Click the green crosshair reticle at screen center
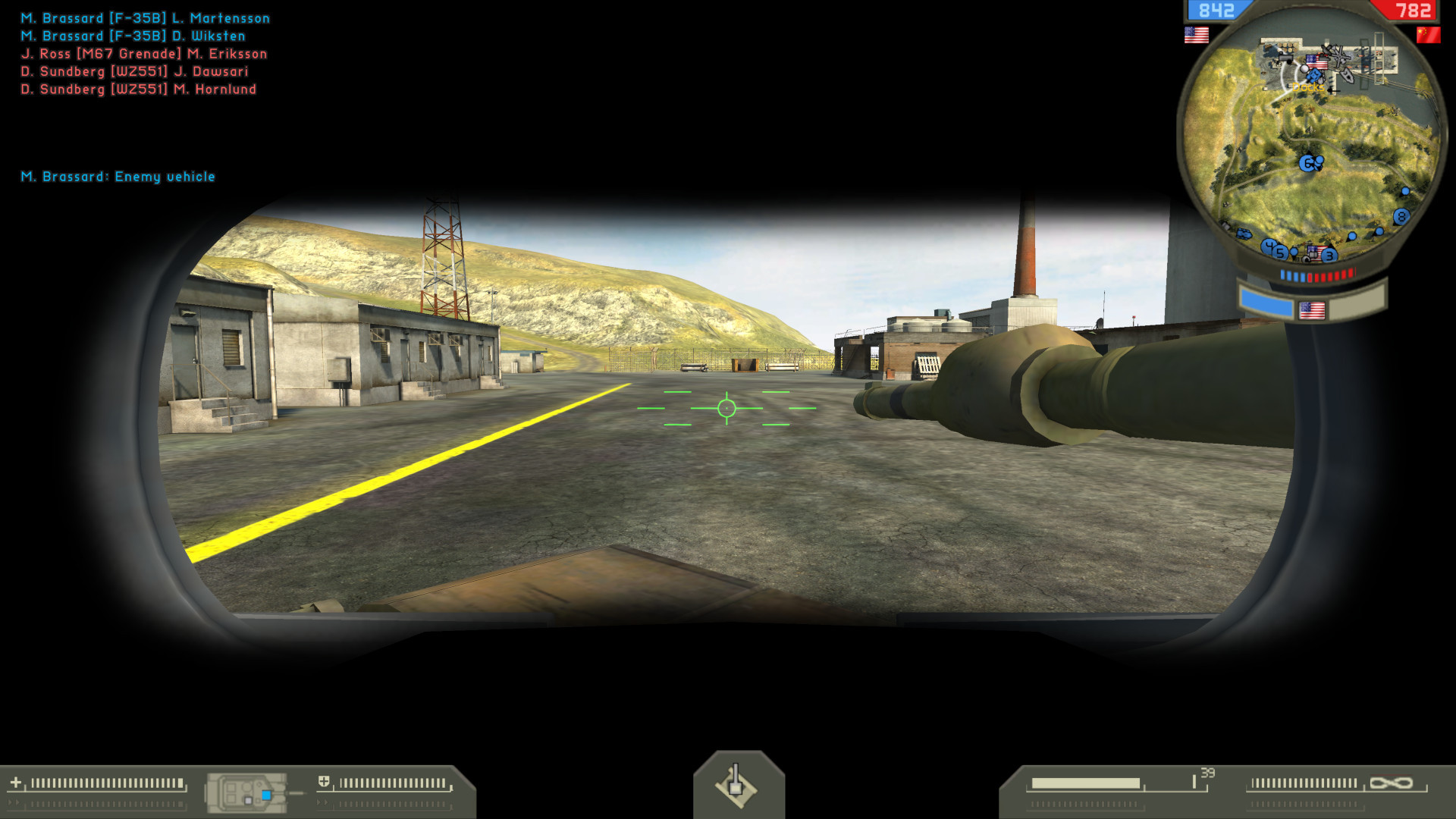Image resolution: width=1456 pixels, height=819 pixels. pos(728,408)
